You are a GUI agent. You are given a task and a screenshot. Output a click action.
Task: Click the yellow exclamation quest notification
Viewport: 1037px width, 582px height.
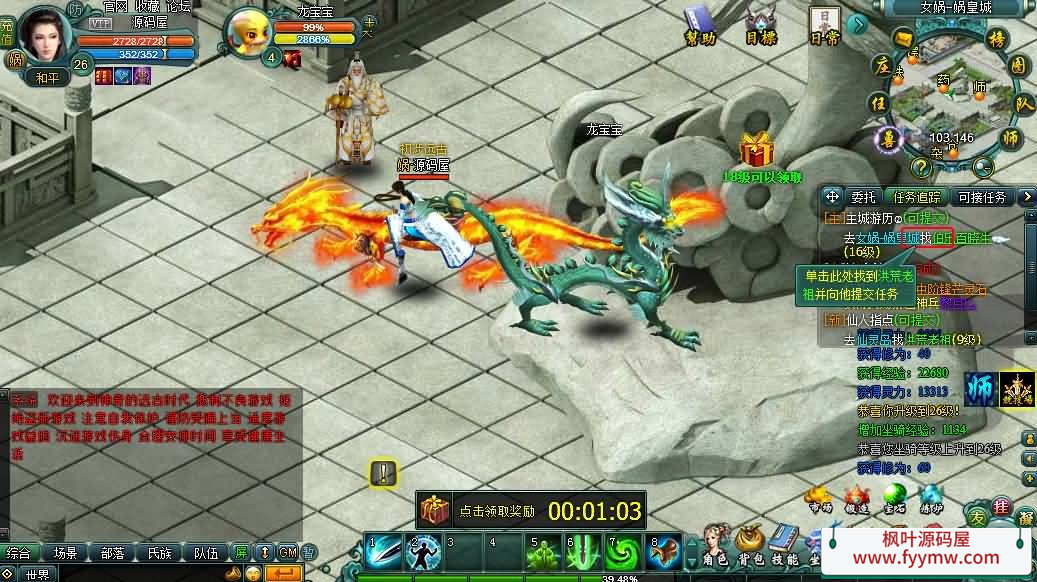pos(383,473)
